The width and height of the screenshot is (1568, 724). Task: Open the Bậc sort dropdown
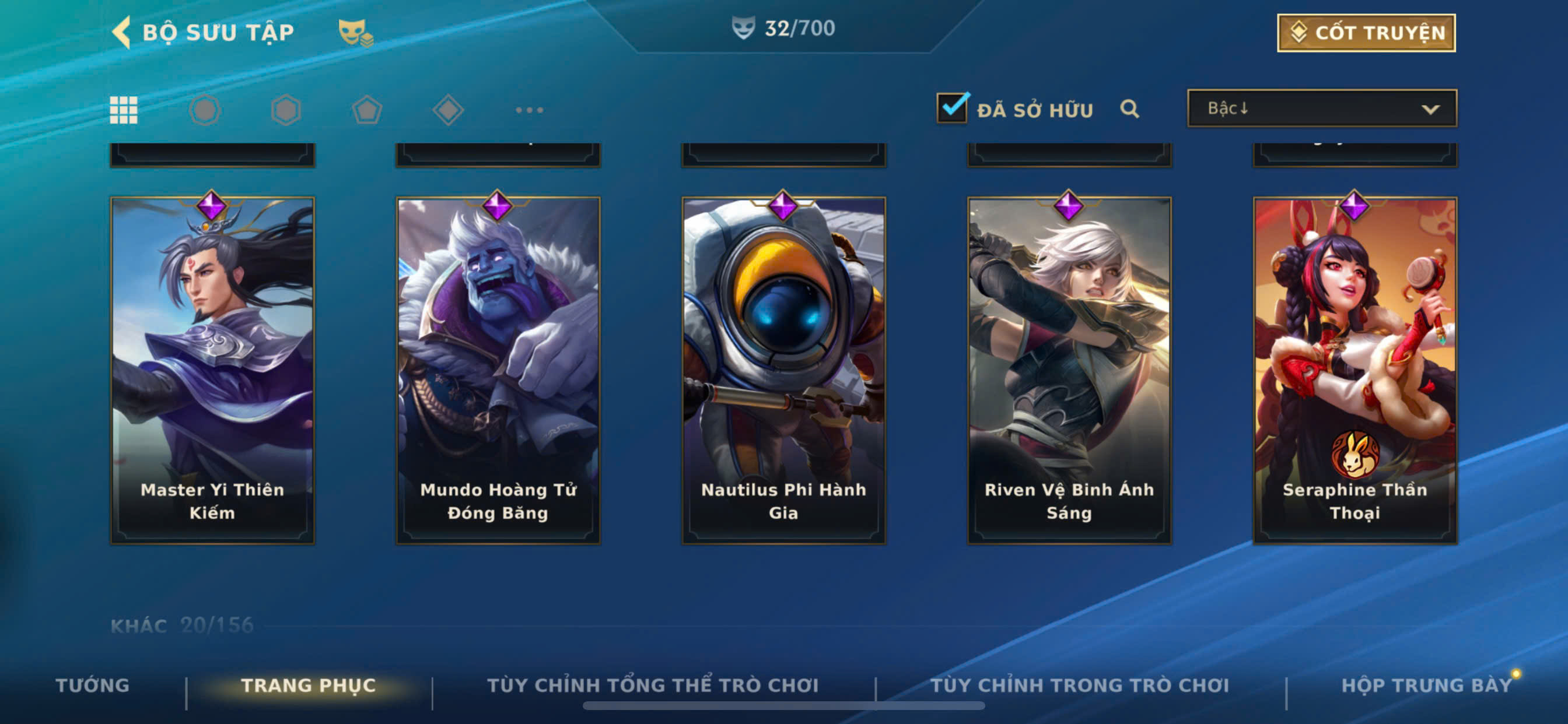point(1321,108)
